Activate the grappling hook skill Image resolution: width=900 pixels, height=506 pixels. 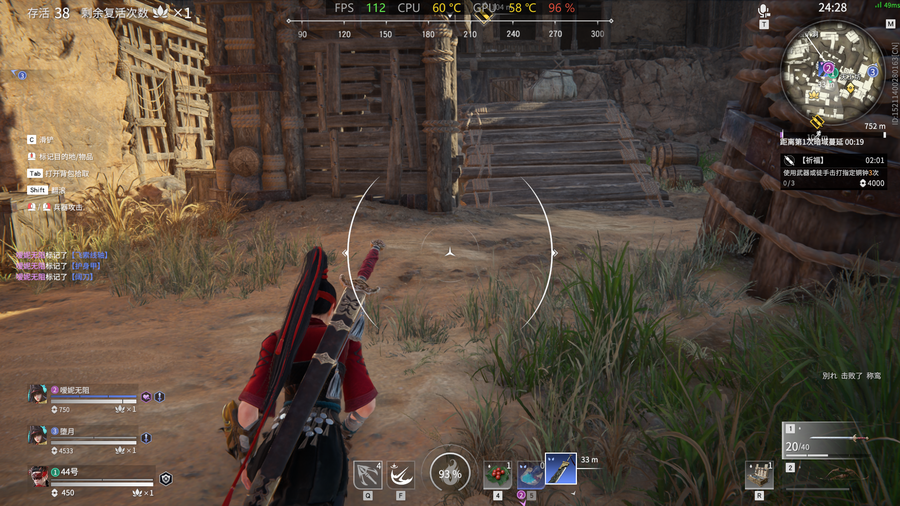pyautogui.click(x=367, y=473)
